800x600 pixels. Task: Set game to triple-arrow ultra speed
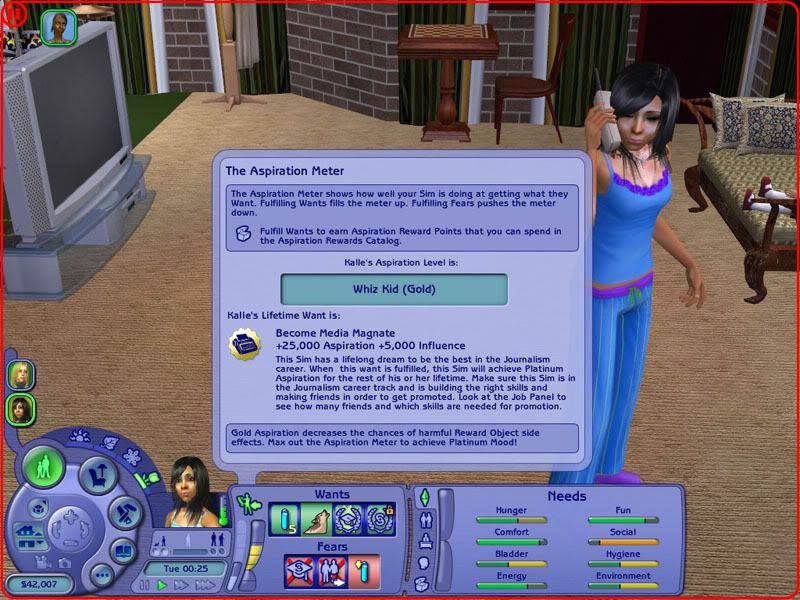coord(204,585)
